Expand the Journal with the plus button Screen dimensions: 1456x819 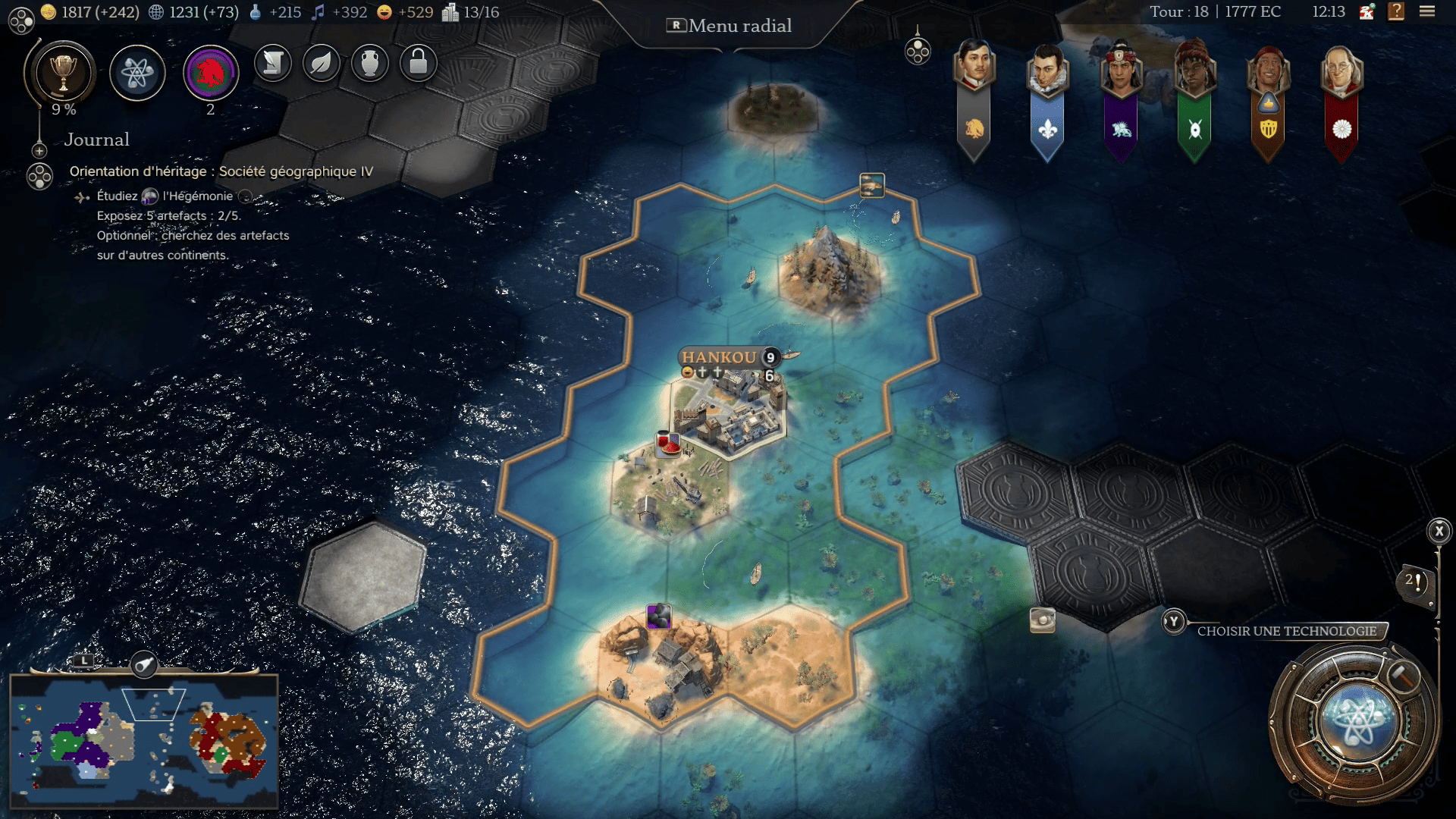(x=39, y=151)
